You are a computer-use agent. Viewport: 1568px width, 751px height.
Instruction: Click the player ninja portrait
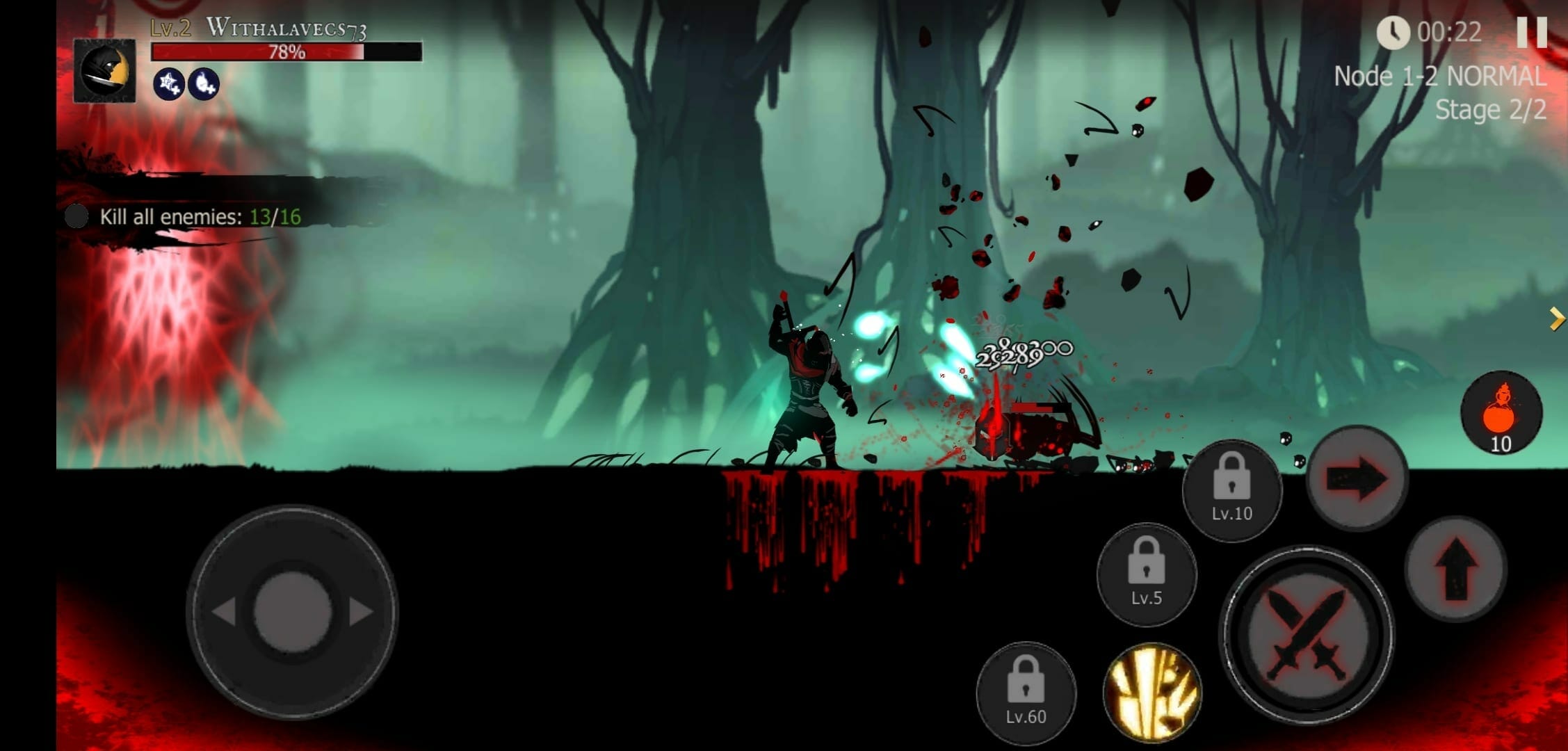105,71
